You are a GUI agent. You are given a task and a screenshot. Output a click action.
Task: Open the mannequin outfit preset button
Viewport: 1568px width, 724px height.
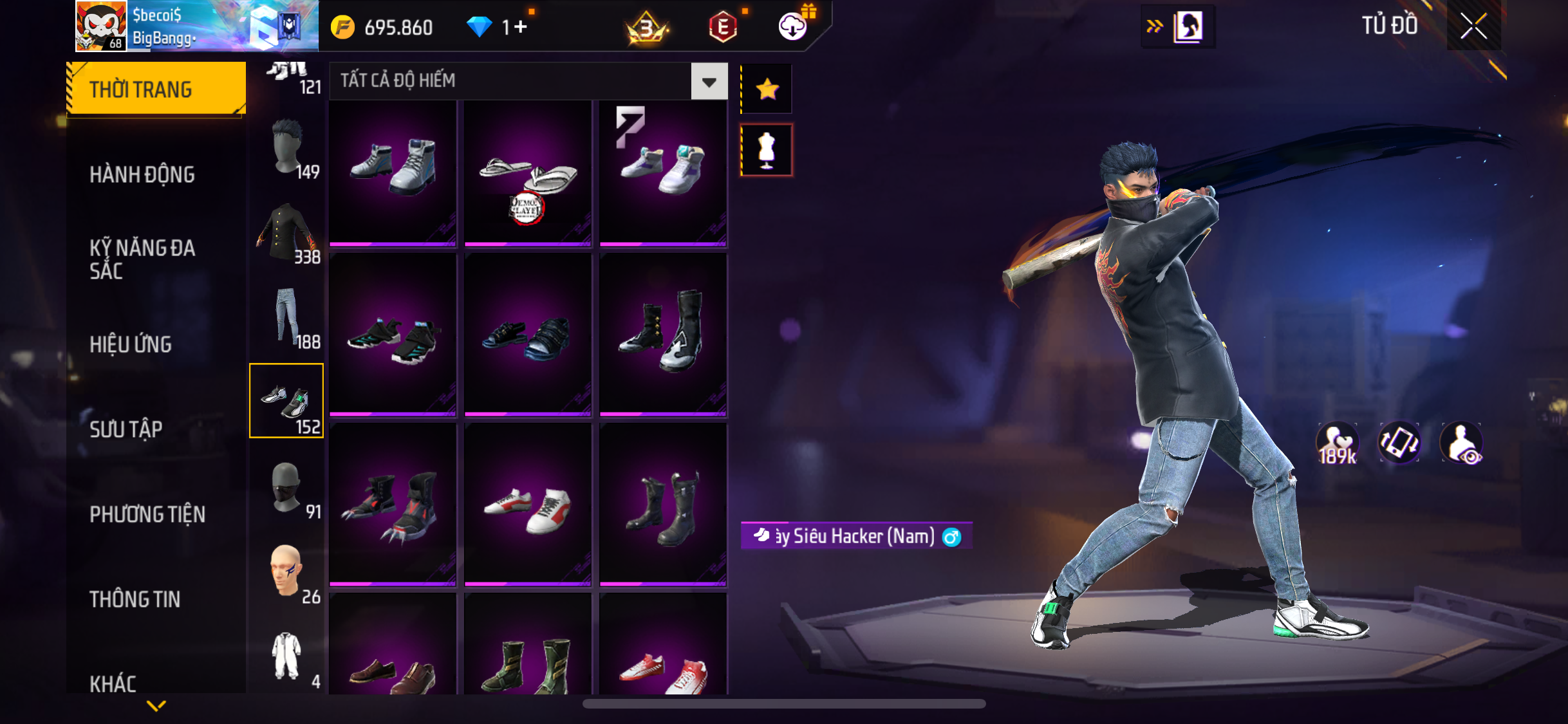[767, 150]
